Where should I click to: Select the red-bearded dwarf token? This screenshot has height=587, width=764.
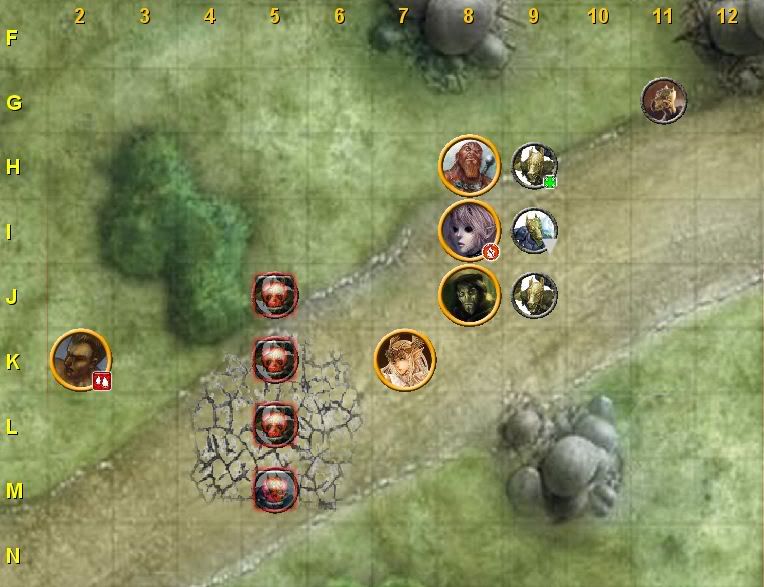coord(468,165)
